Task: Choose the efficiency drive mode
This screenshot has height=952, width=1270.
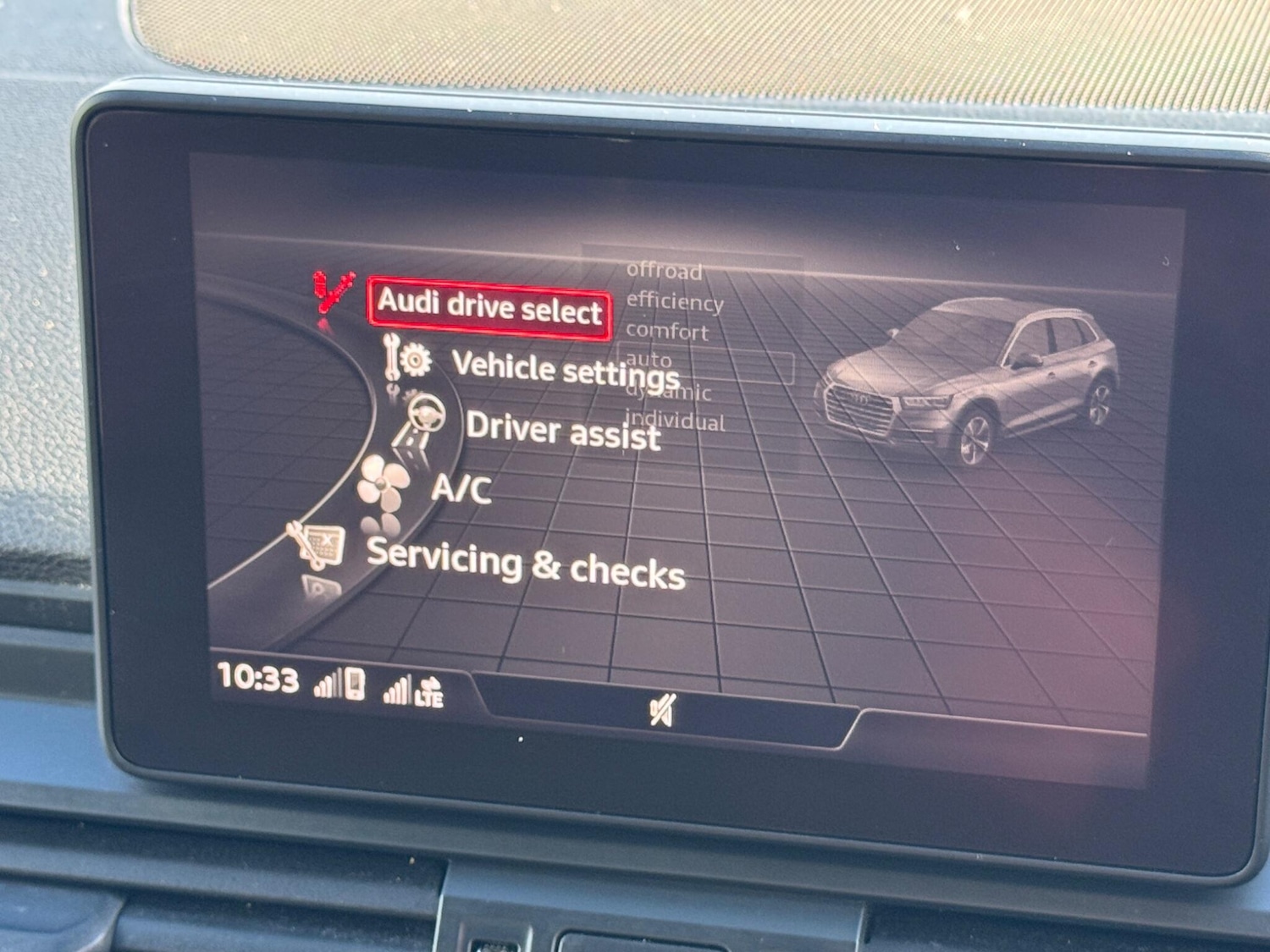Action: [675, 301]
